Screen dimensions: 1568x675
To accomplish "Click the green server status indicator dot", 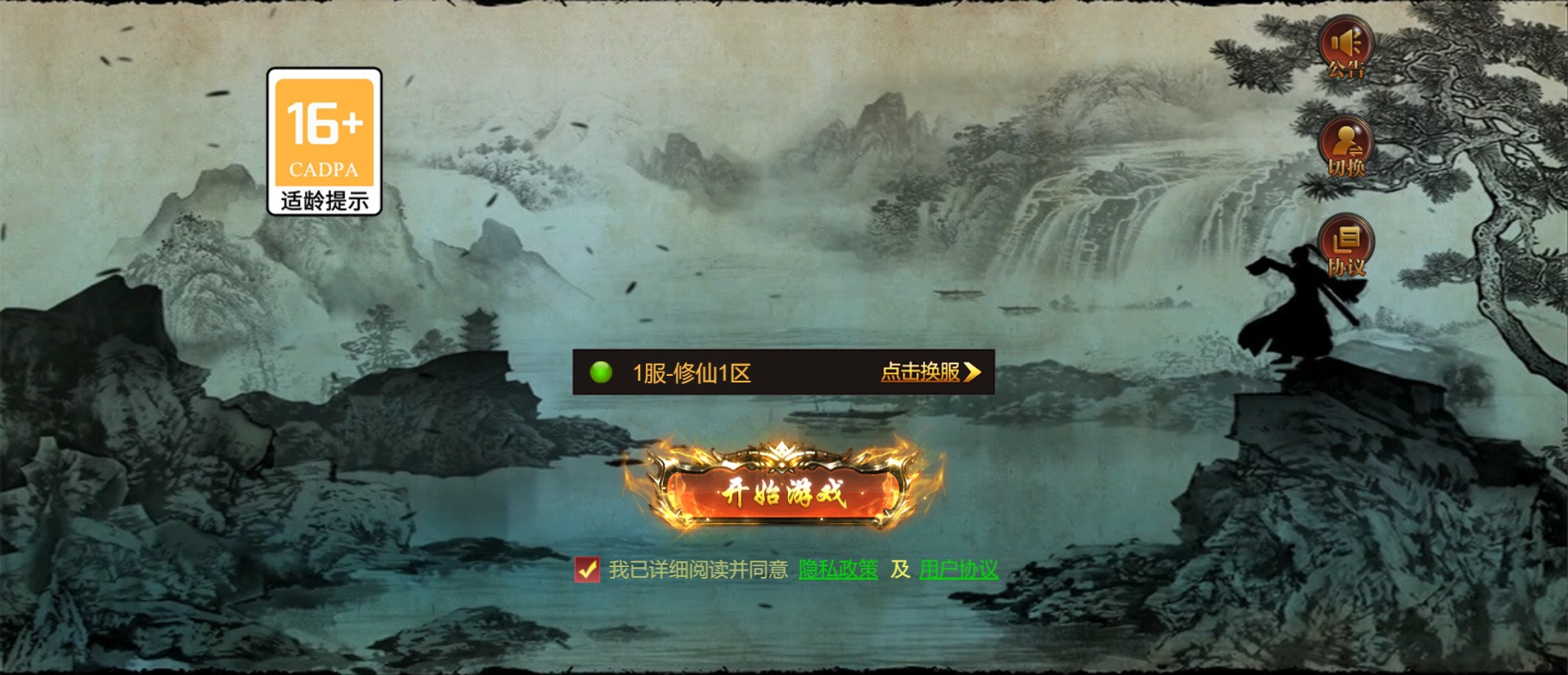I will (x=603, y=373).
